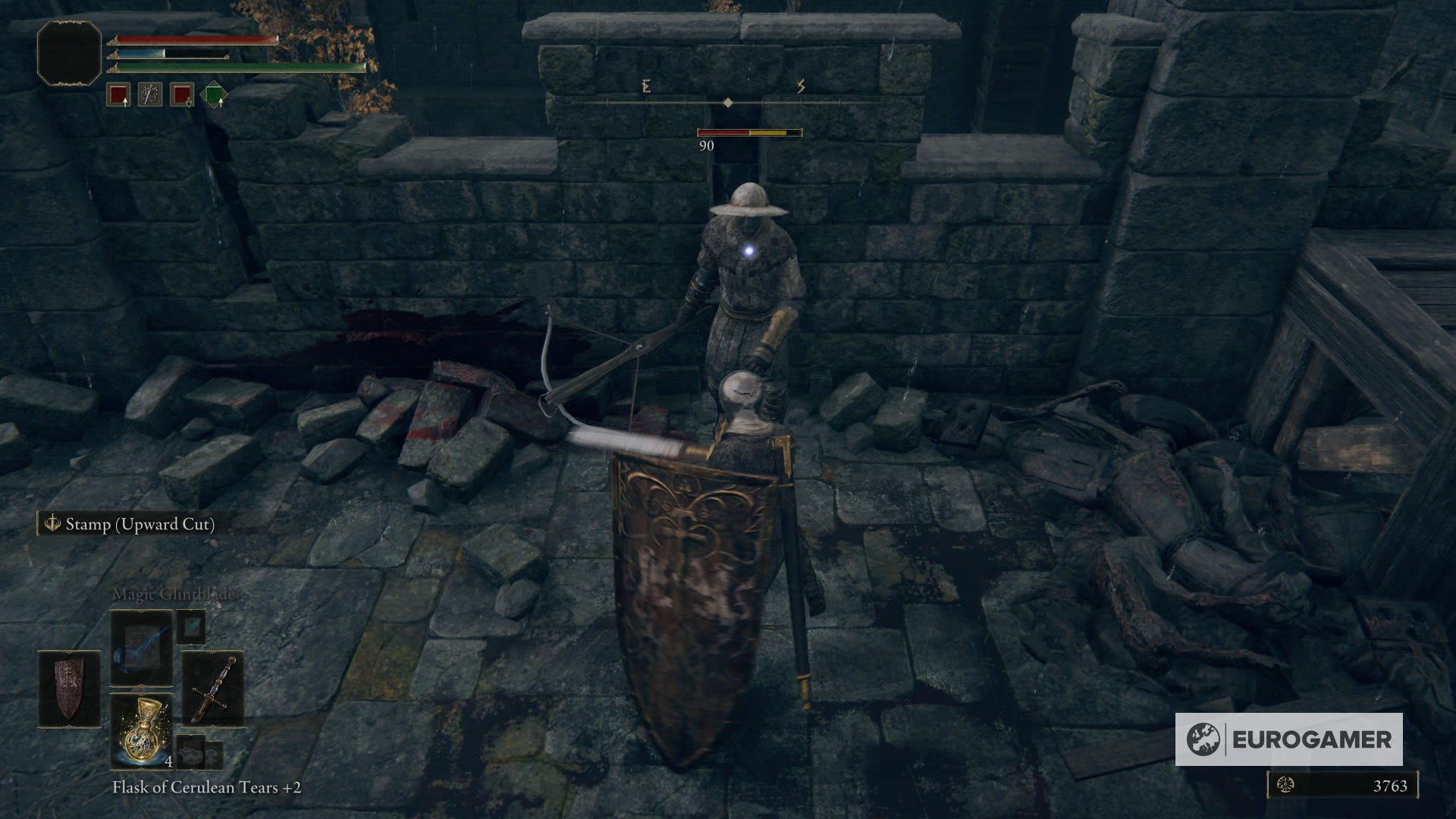Click the second red flask quick slot
Image resolution: width=1456 pixels, height=819 pixels.
click(182, 94)
